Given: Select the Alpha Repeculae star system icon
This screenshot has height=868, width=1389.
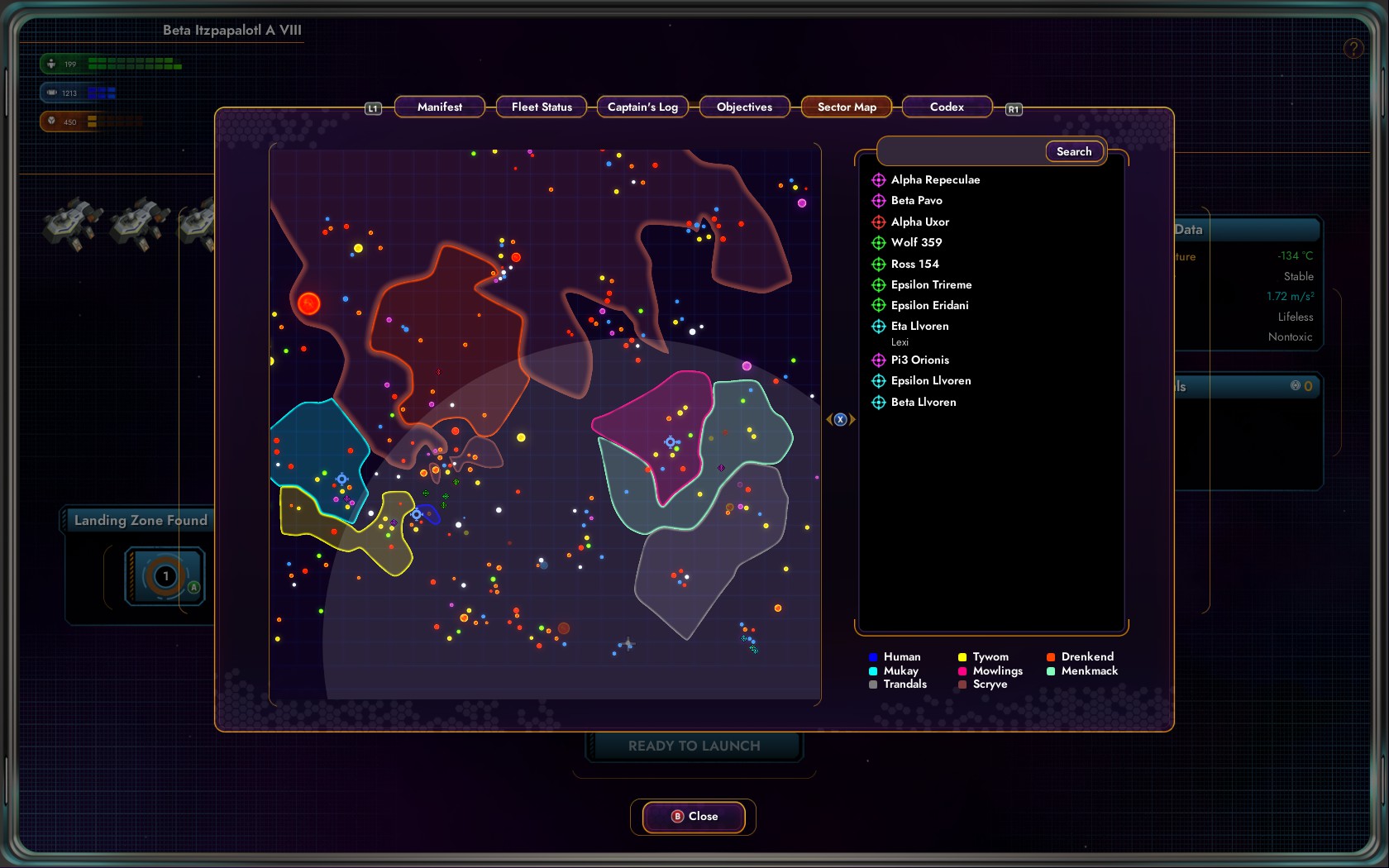Looking at the screenshot, I should 878,179.
